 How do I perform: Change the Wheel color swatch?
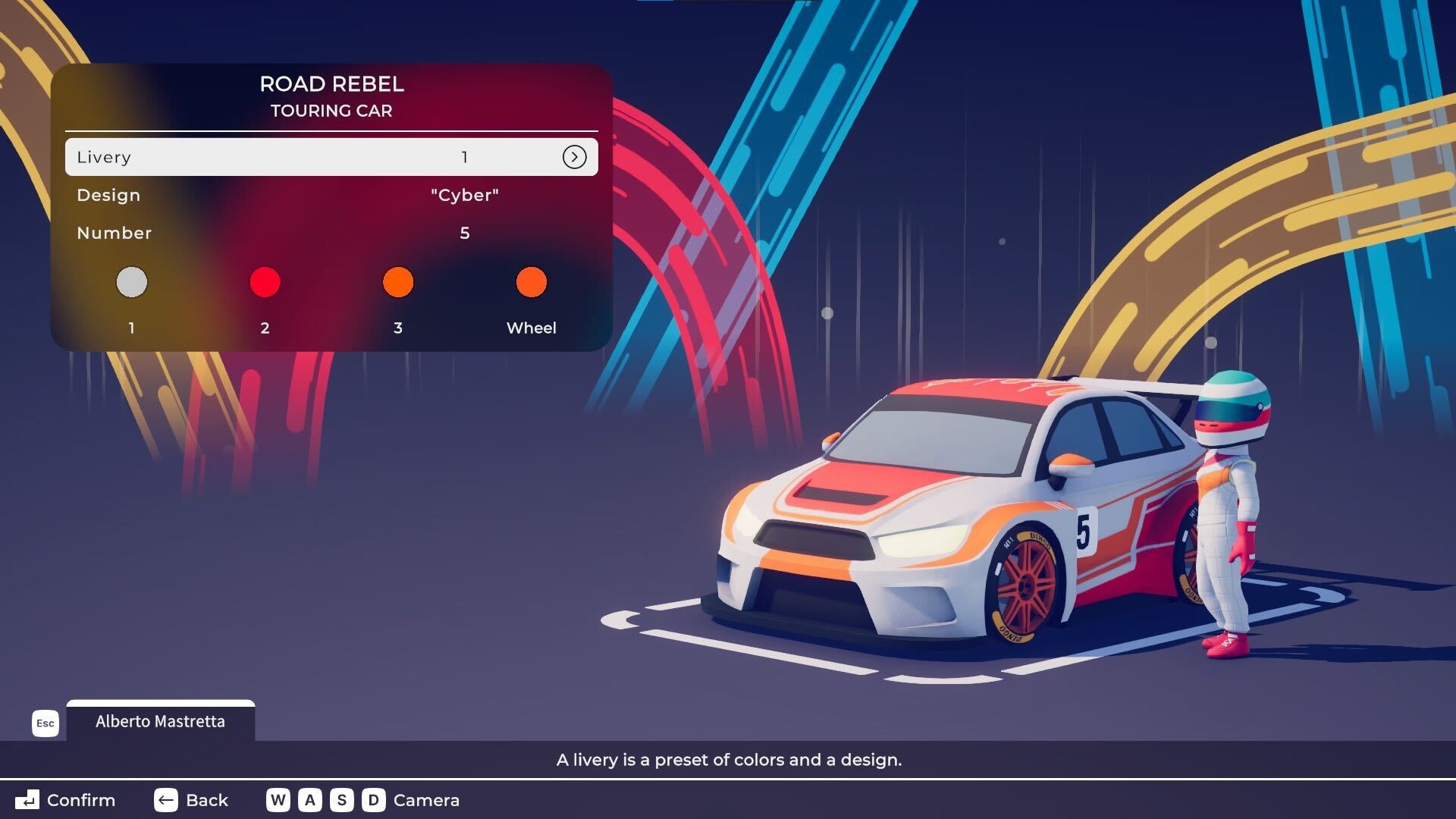[531, 282]
